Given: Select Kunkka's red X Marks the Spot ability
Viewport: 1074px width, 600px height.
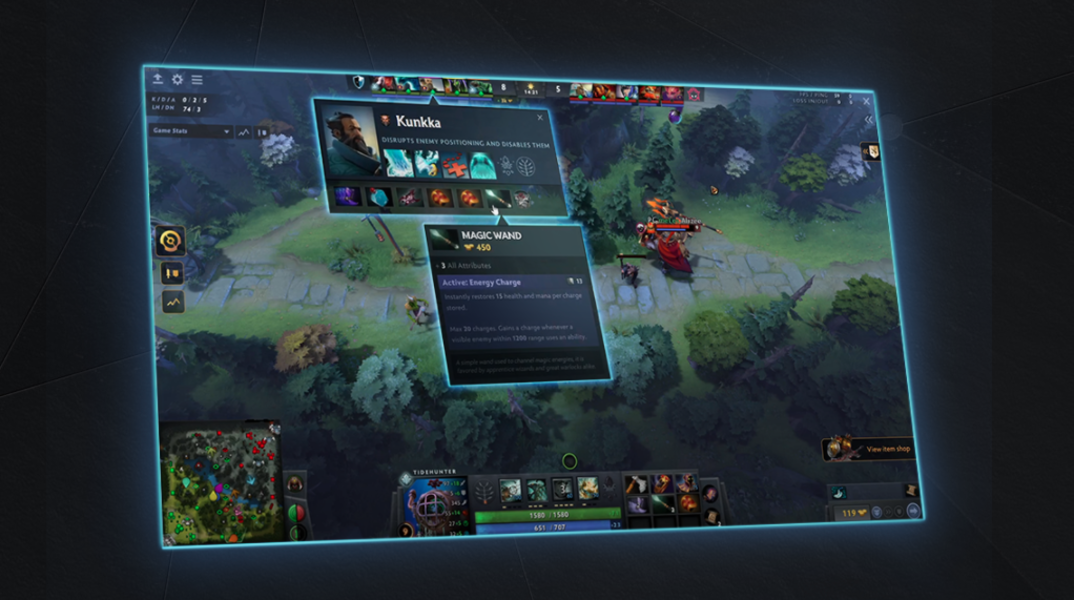Looking at the screenshot, I should tap(455, 163).
